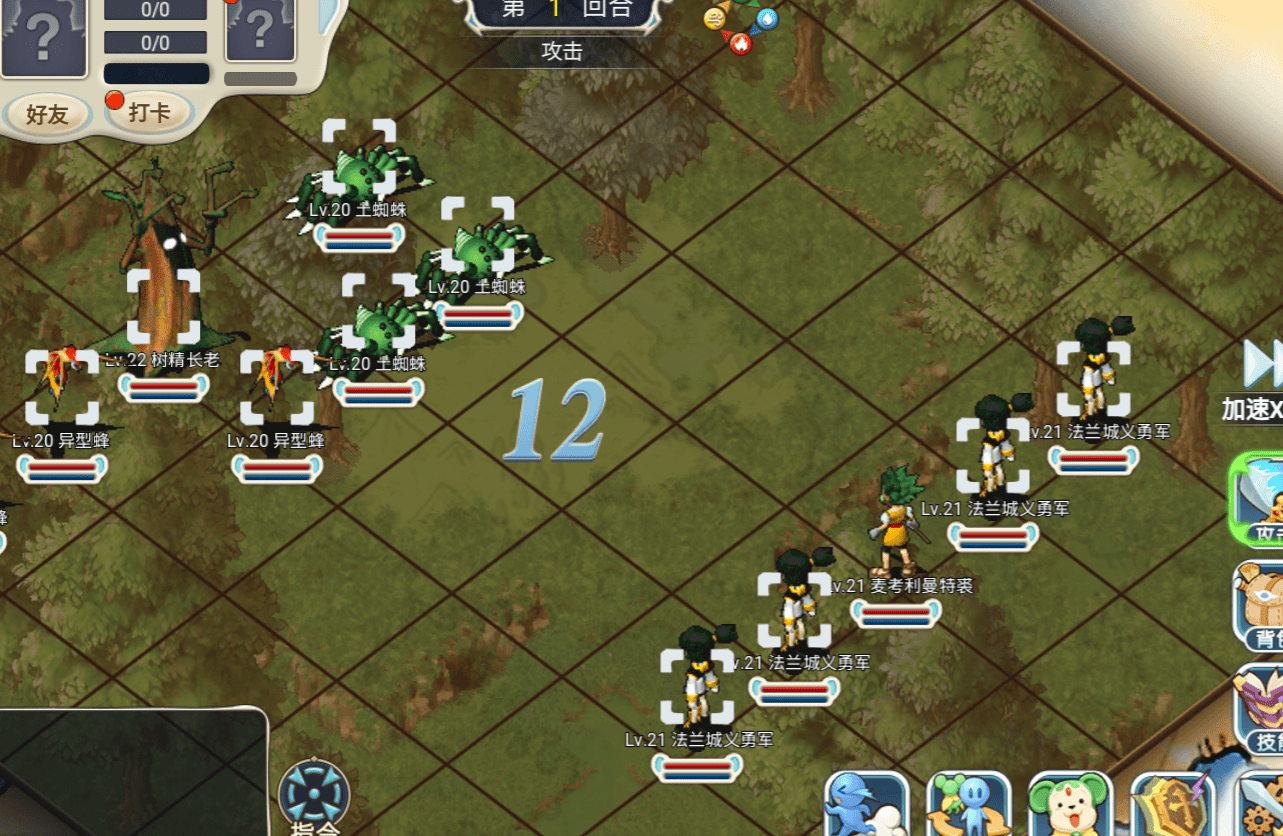Open the 背包 backpack
Viewport: 1283px width, 836px height.
(x=1259, y=604)
